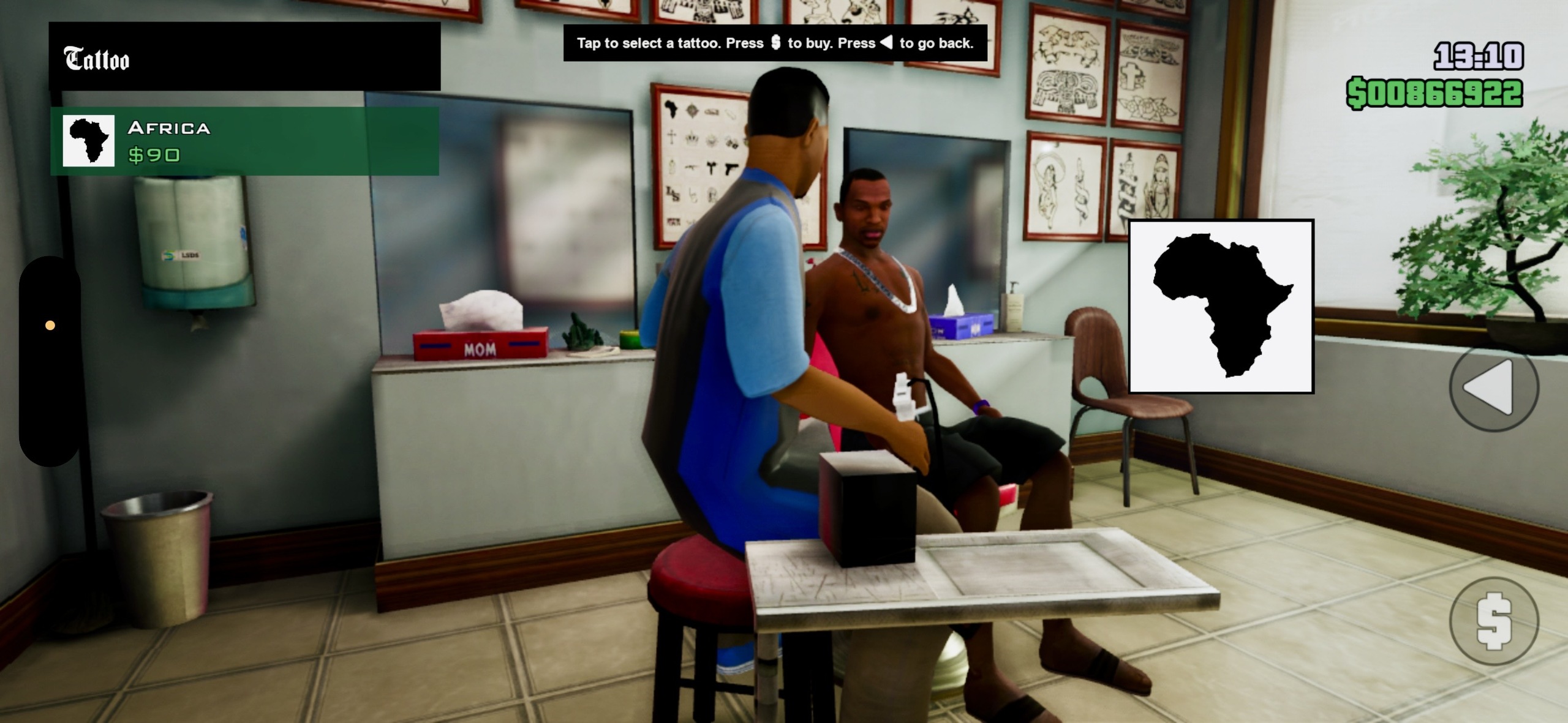Go back using the left arrow button
The height and width of the screenshot is (723, 1568).
1494,387
